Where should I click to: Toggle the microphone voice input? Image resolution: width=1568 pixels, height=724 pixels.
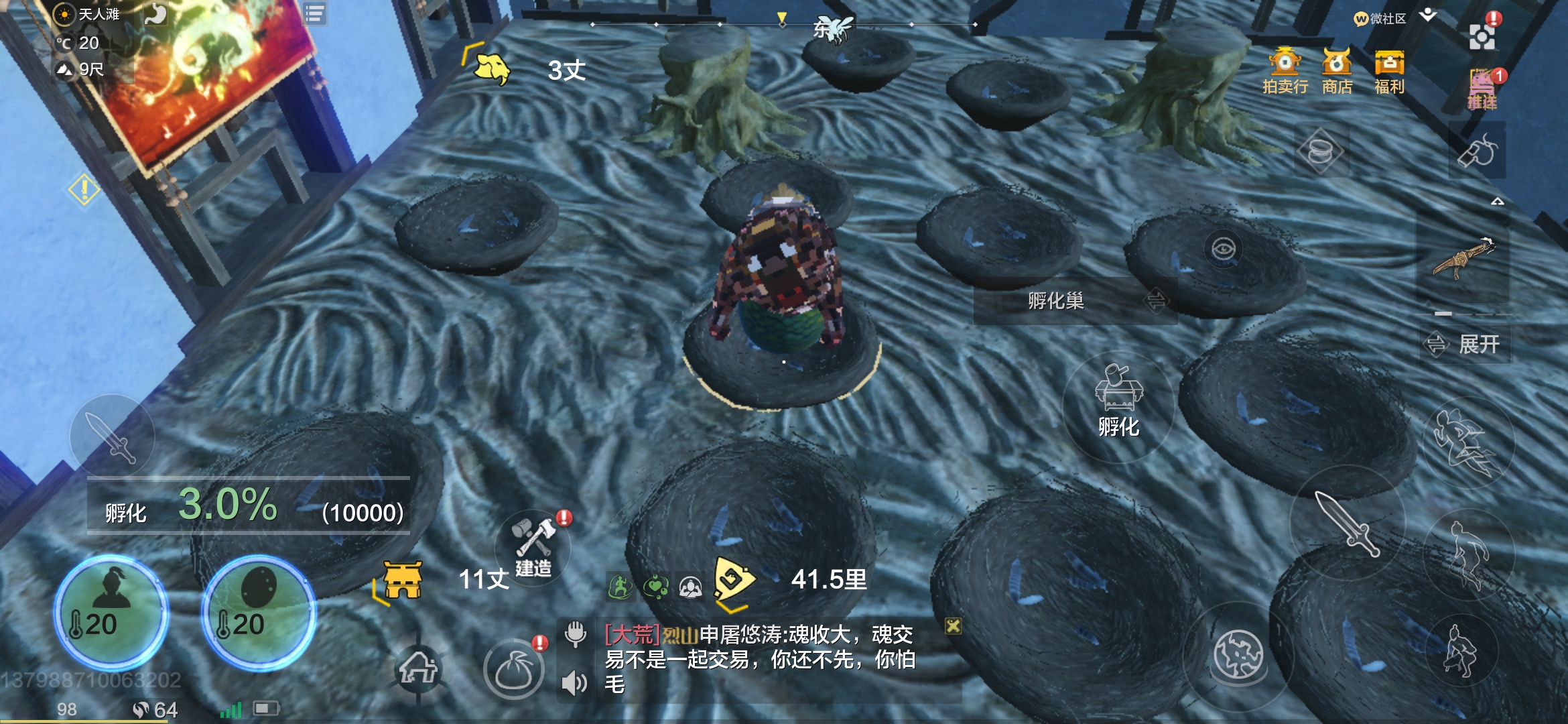[x=575, y=633]
